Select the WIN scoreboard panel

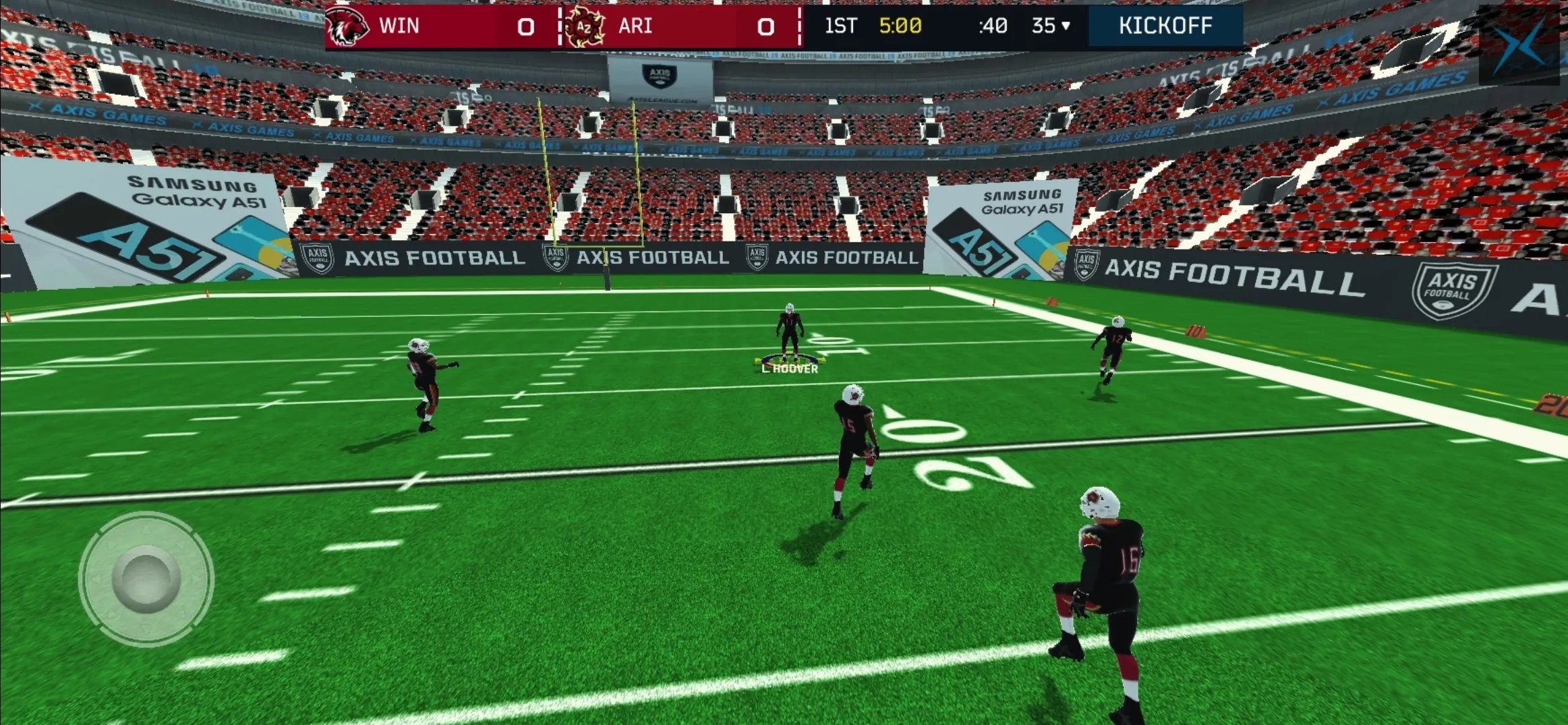pos(438,27)
